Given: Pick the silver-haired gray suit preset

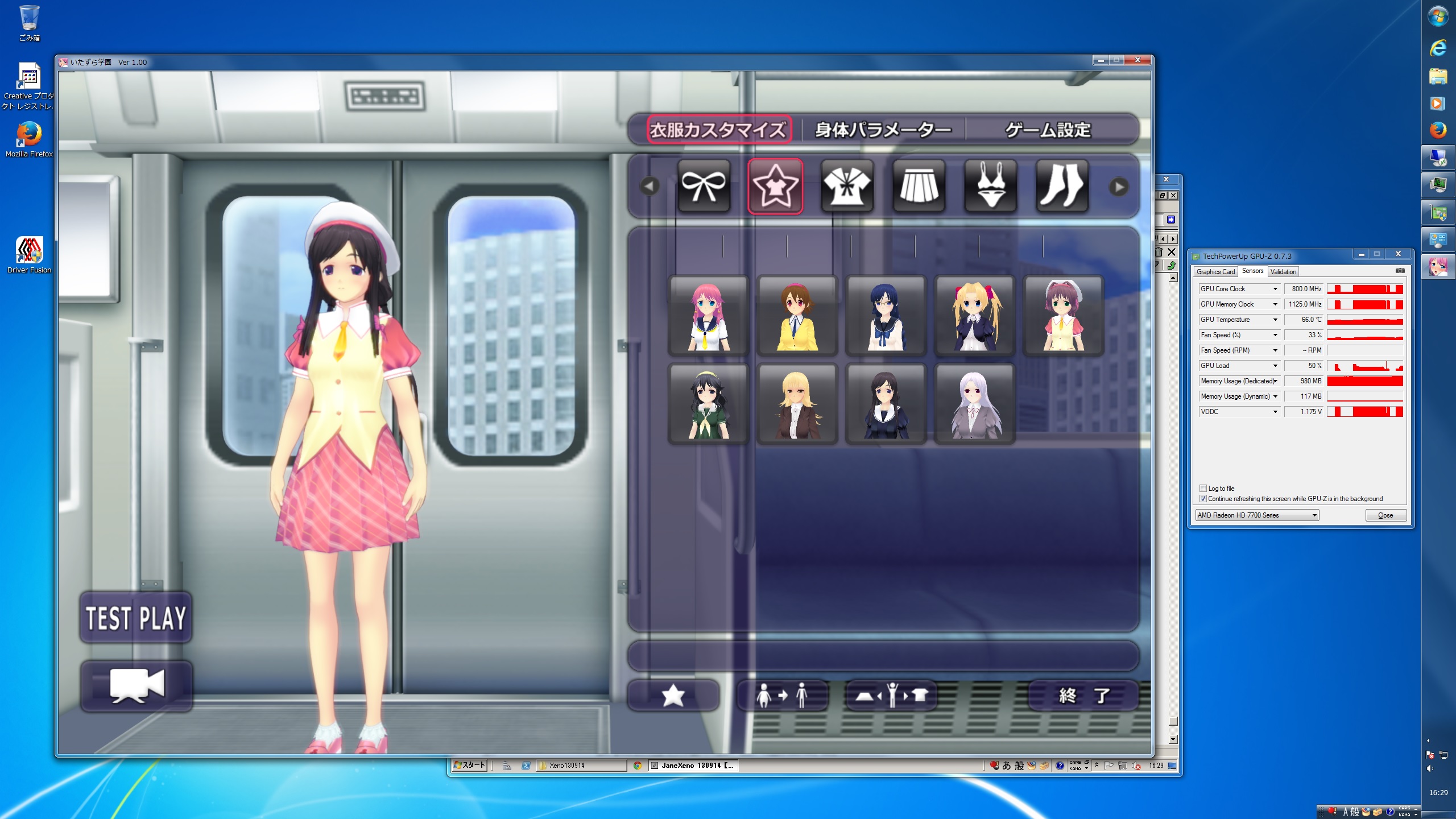Looking at the screenshot, I should pyautogui.click(x=974, y=404).
